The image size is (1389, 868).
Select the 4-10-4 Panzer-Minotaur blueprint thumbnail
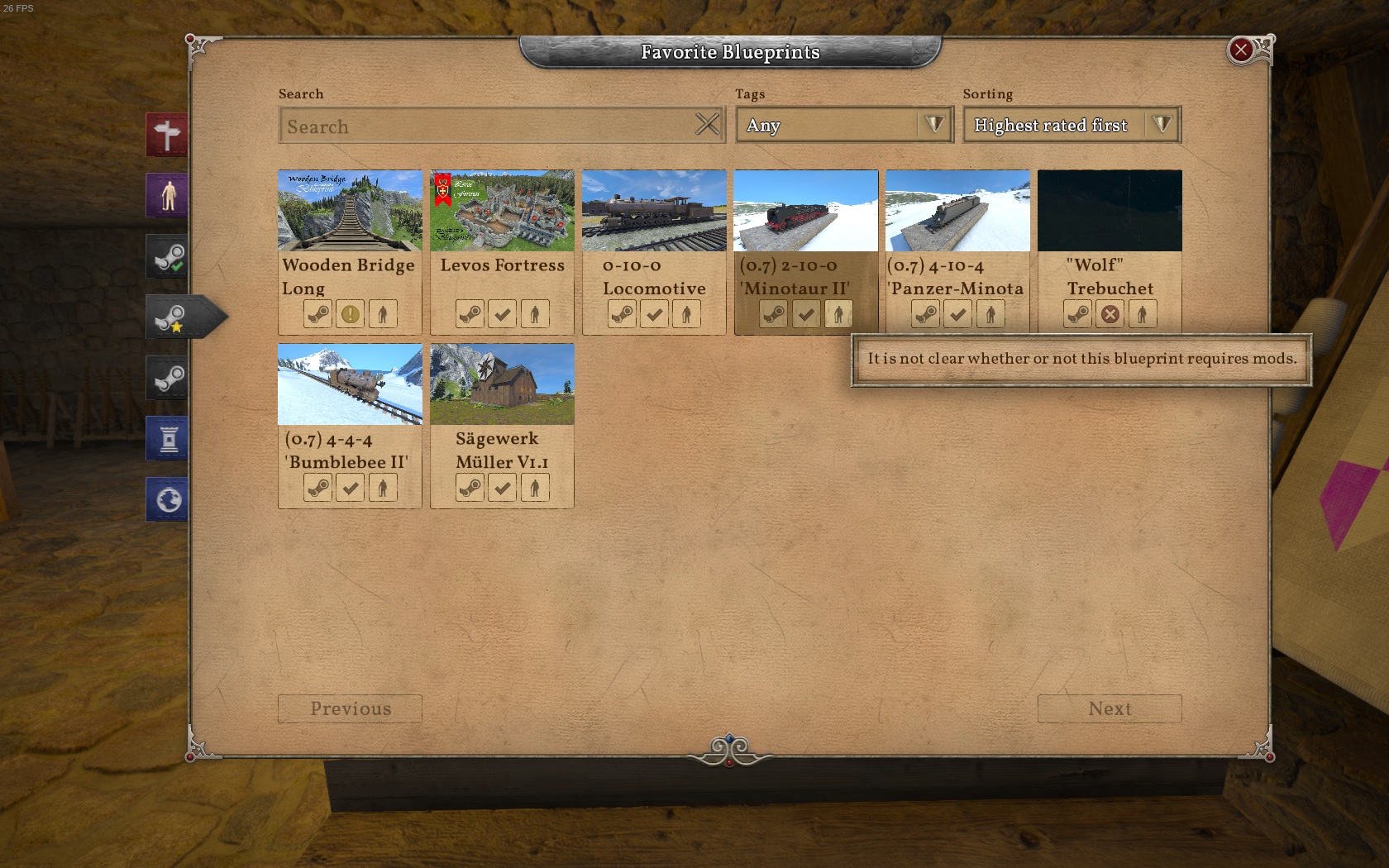tap(957, 211)
